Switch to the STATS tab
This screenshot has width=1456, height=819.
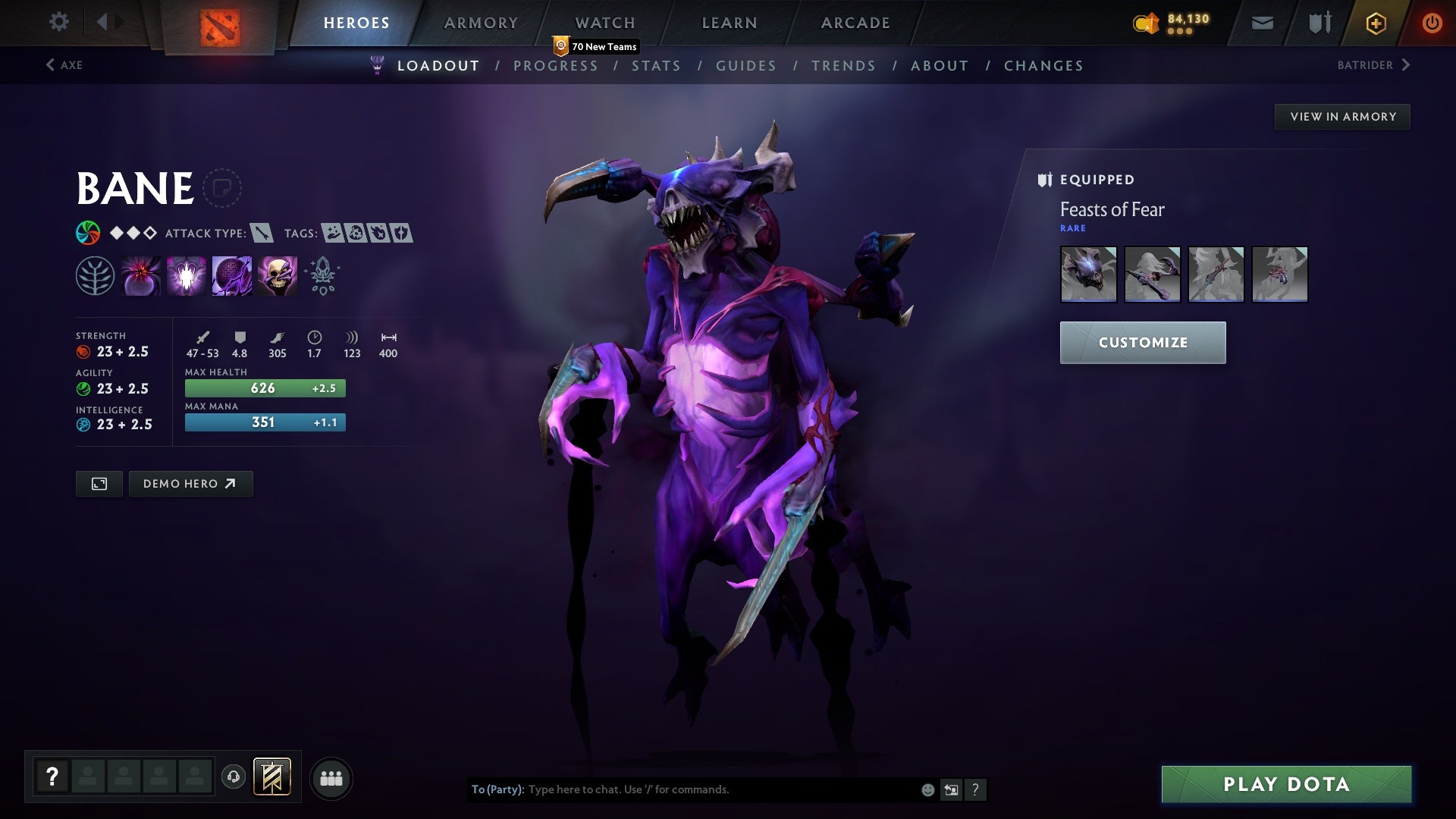657,66
